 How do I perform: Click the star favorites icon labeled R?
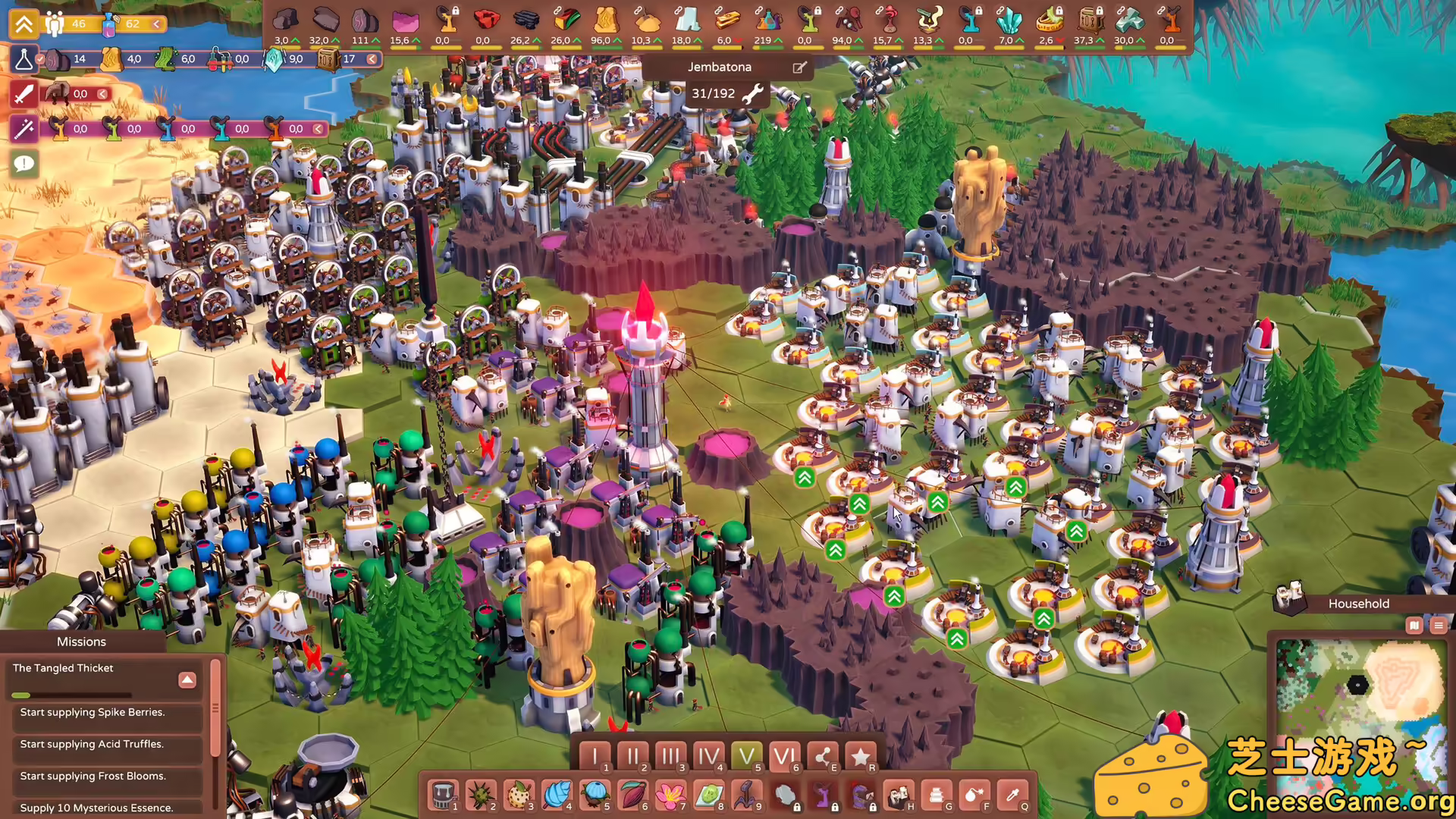(x=861, y=756)
